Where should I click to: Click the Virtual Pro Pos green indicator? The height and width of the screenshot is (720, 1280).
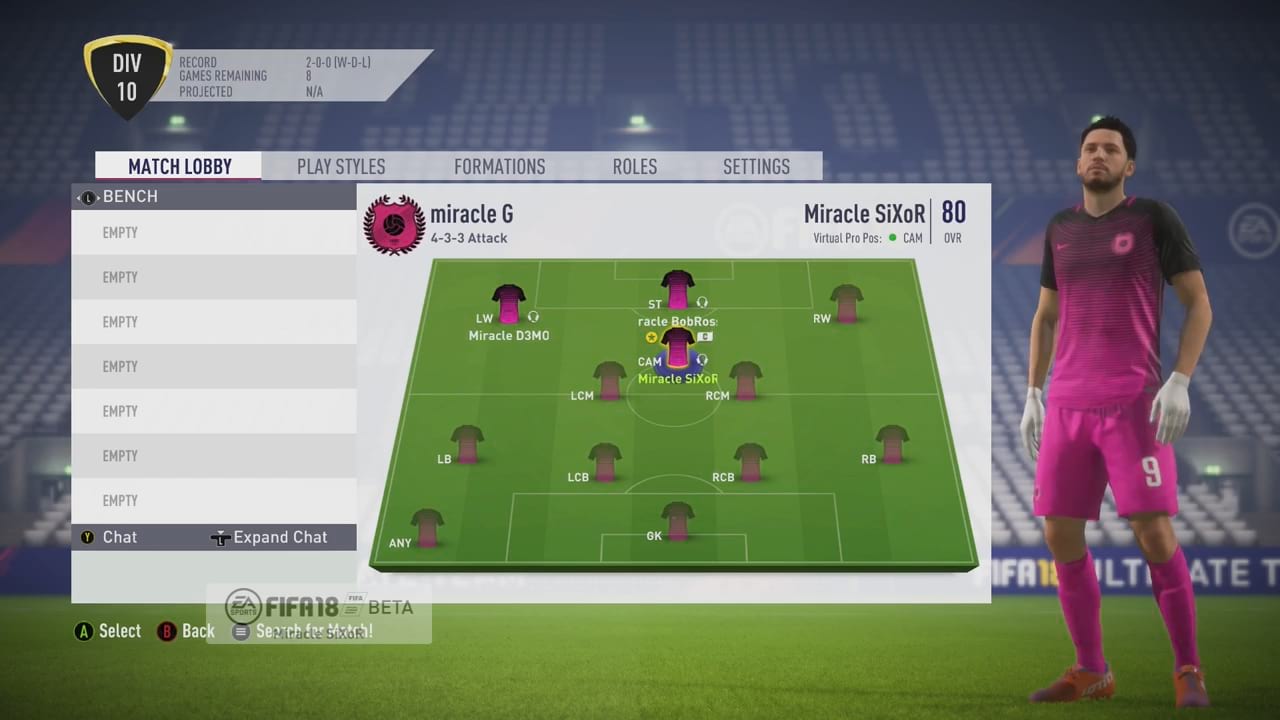[x=894, y=238]
